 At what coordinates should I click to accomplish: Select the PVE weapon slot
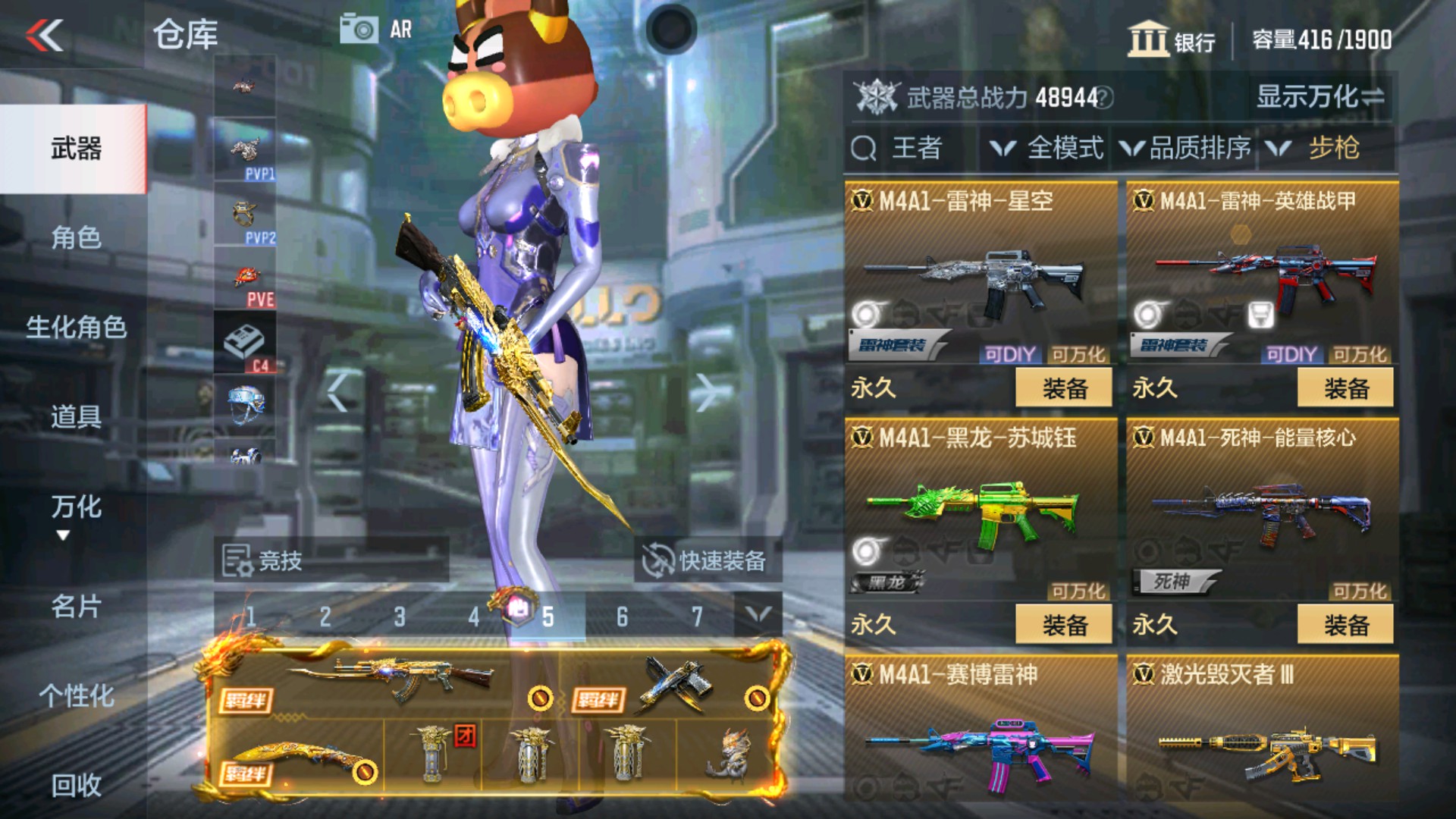point(243,277)
